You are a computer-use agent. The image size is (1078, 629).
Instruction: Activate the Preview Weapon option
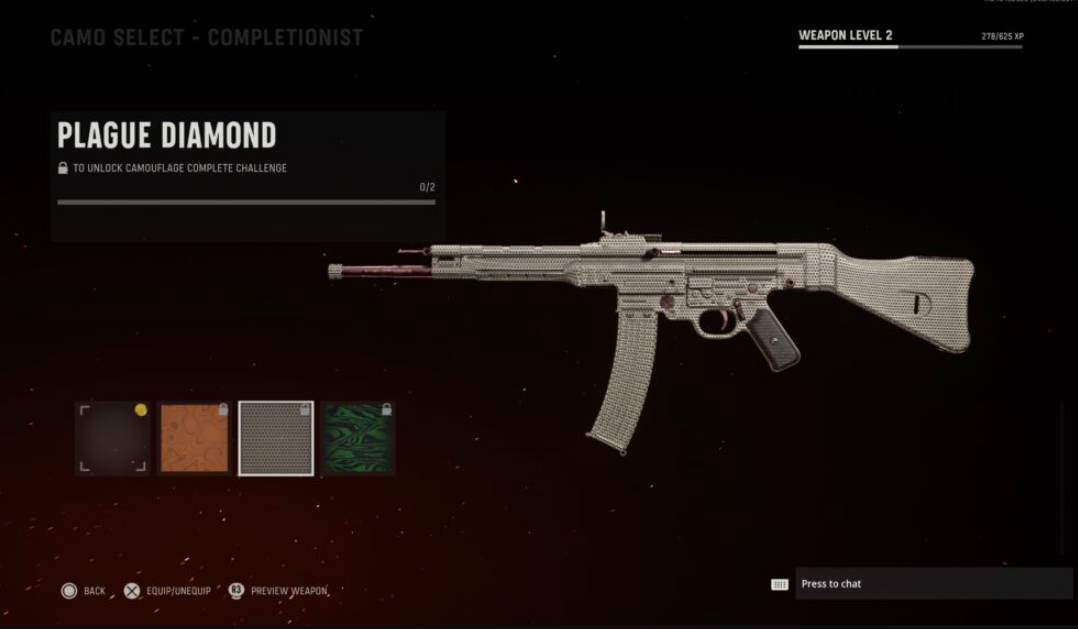click(278, 591)
